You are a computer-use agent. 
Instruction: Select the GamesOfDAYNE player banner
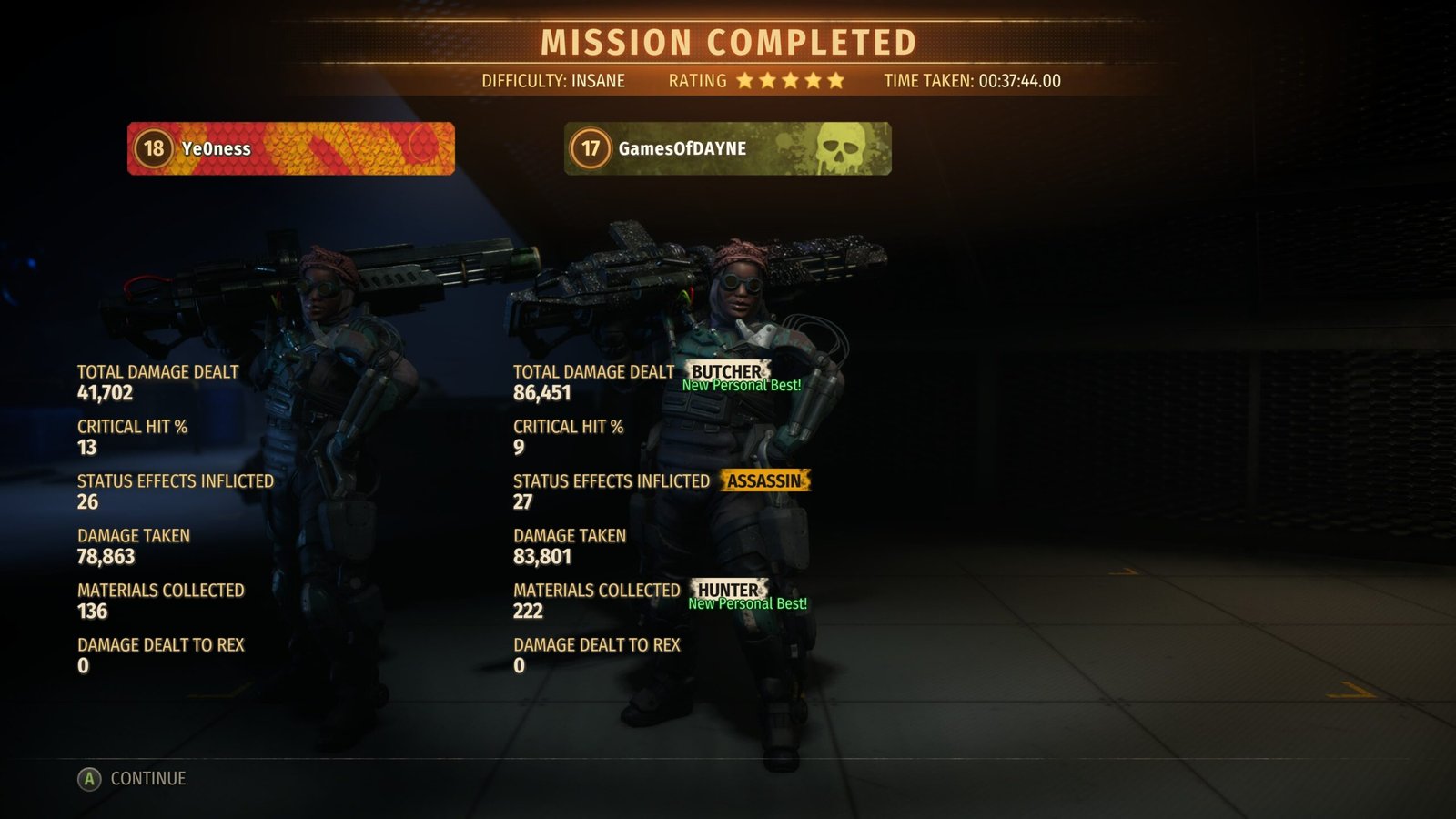pos(727,148)
